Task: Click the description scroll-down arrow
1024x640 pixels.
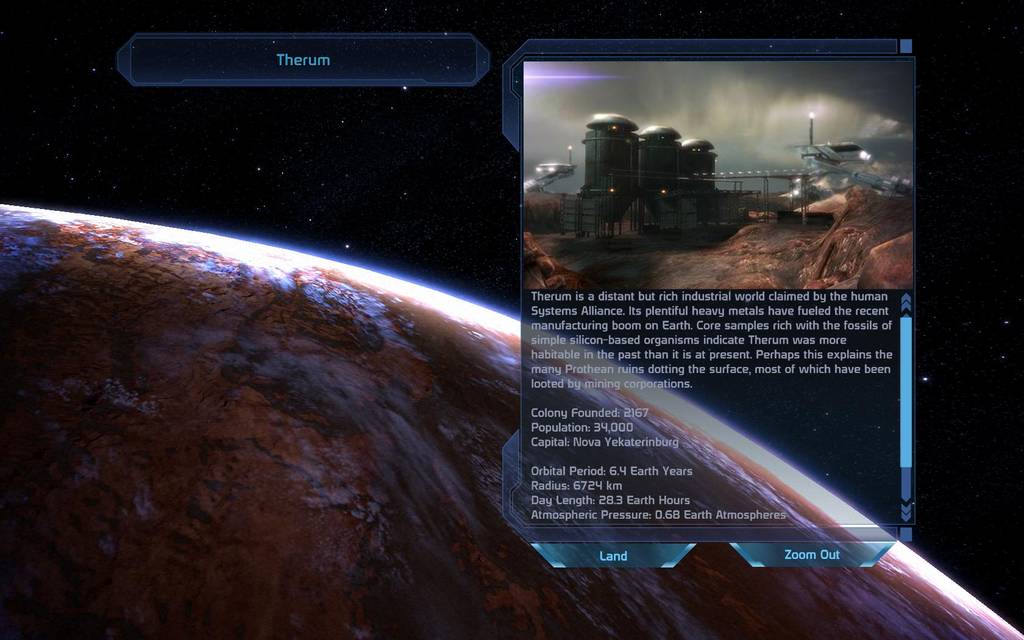Action: tap(906, 511)
